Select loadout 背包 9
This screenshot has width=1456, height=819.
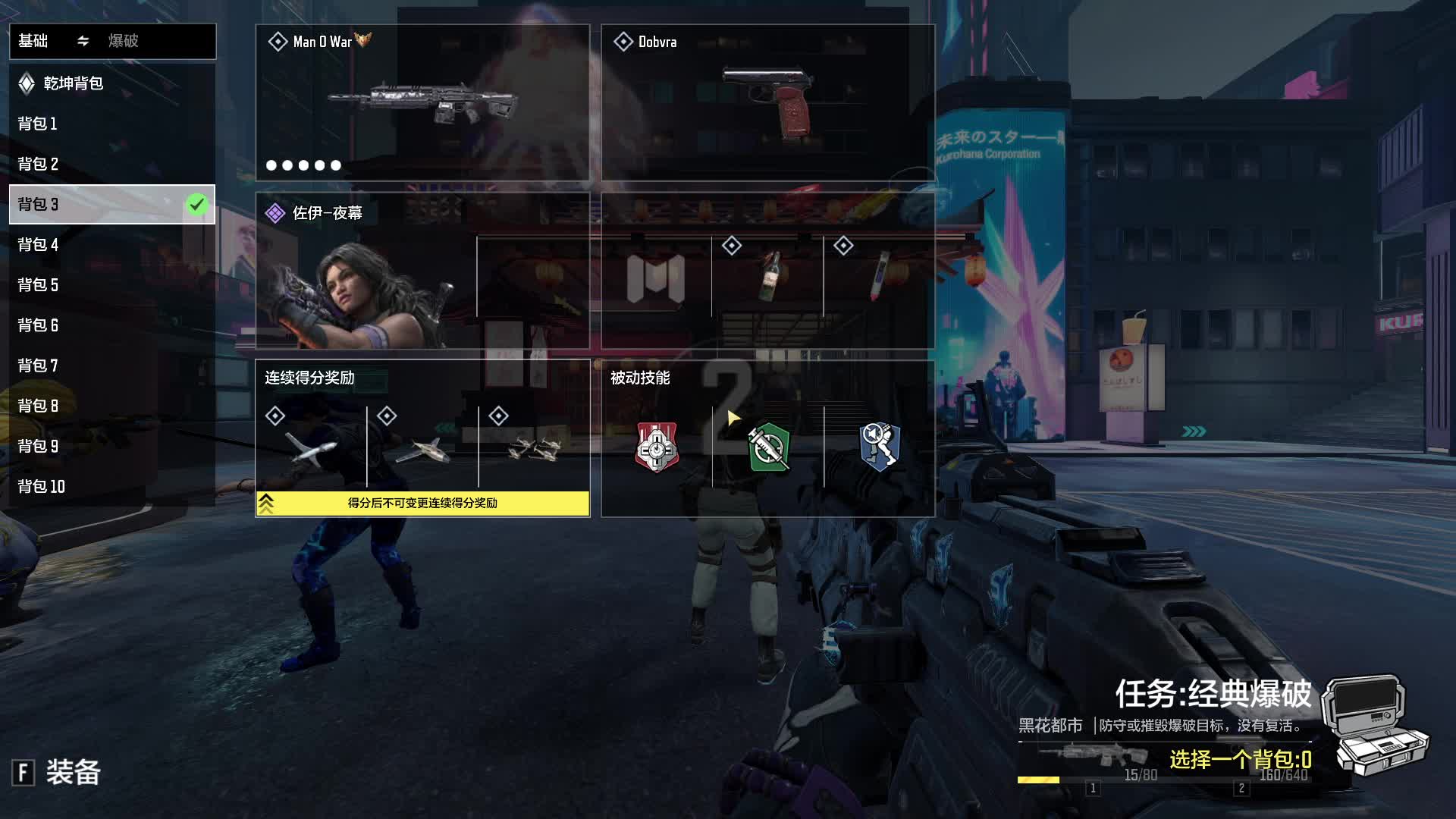[x=38, y=446]
